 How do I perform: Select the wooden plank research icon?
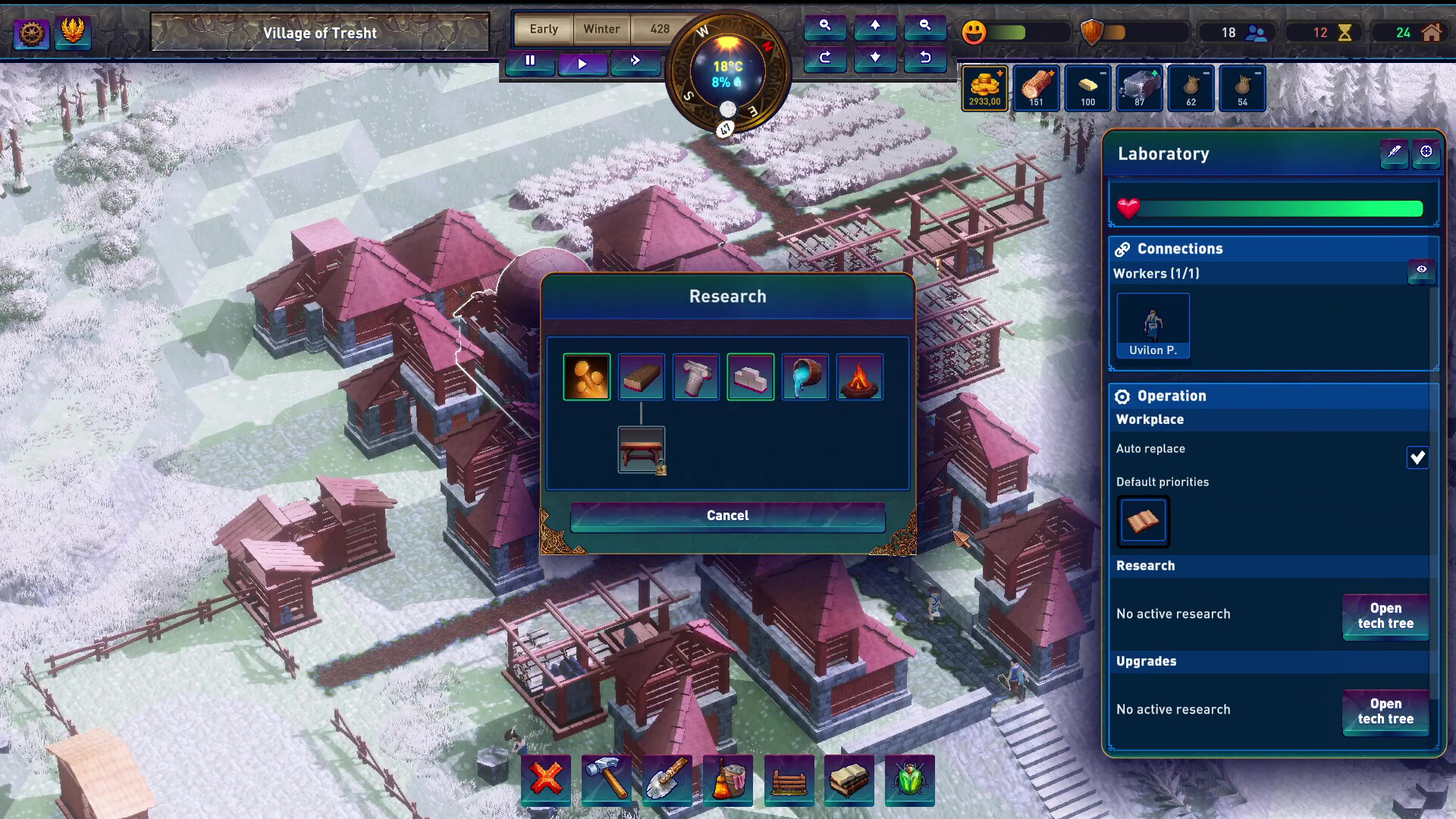642,377
